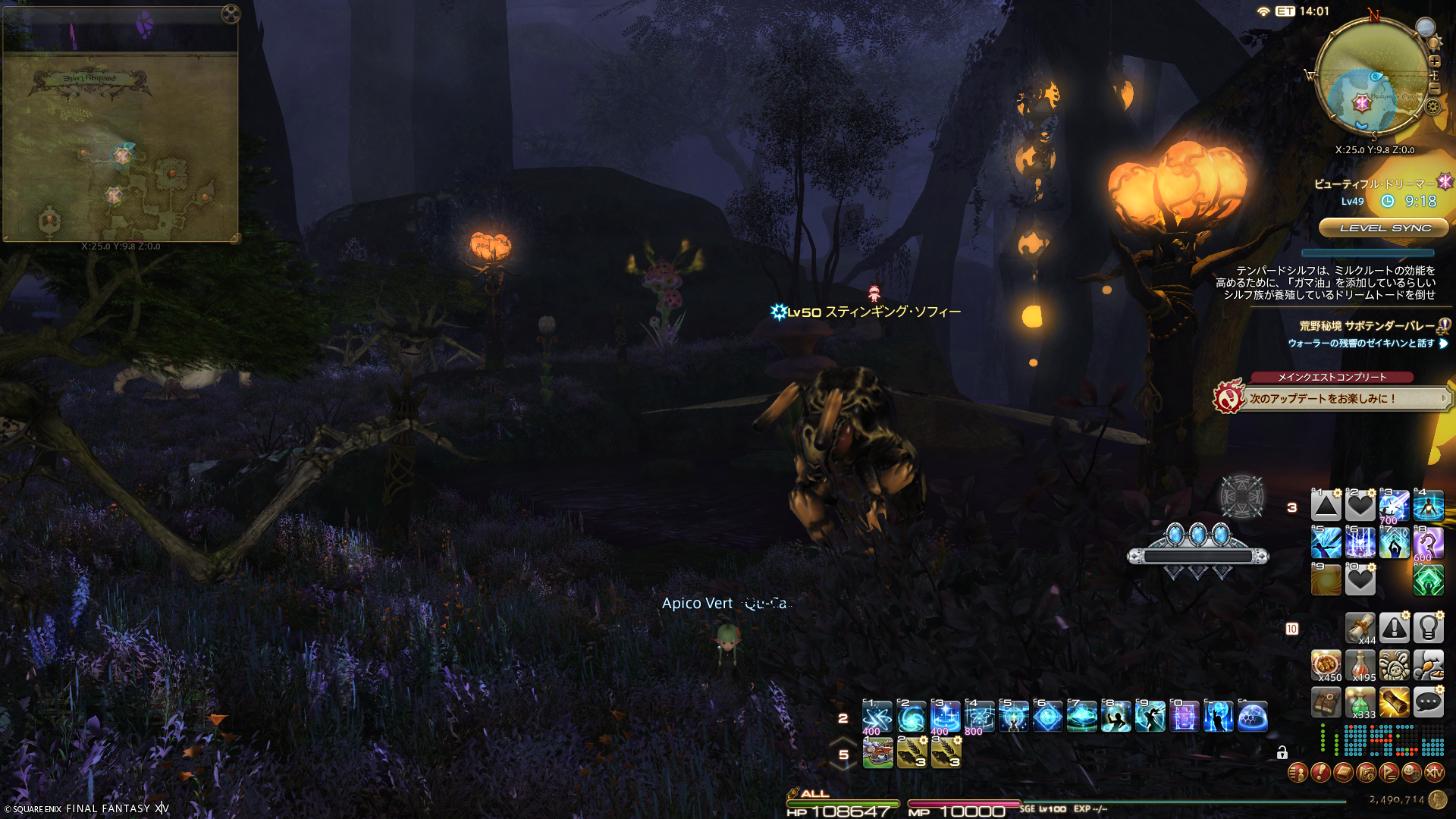The width and height of the screenshot is (1456, 819).
Task: Close the map window in the corner
Action: pos(231,14)
